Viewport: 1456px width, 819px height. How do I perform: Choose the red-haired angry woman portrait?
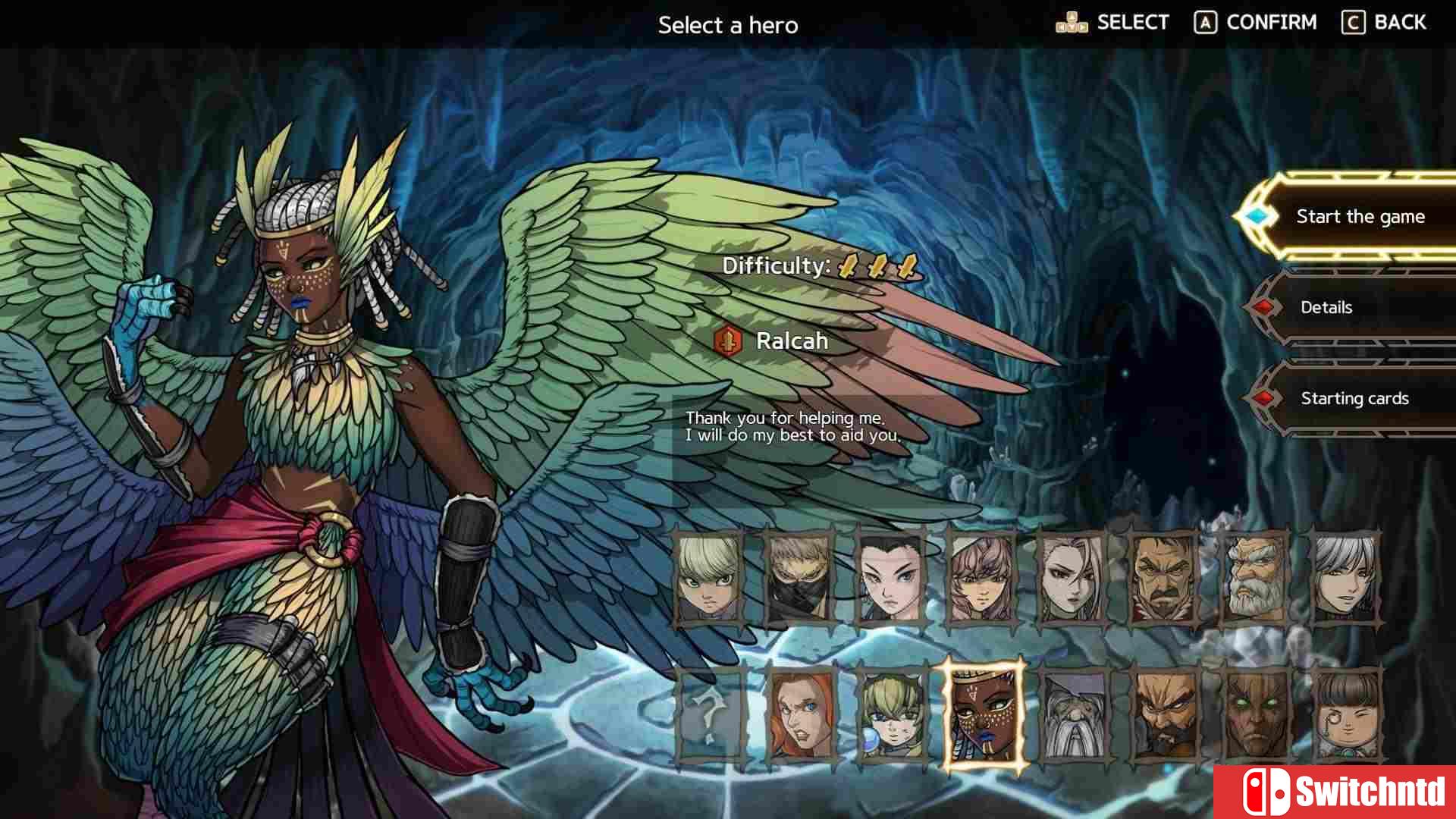pos(801,715)
